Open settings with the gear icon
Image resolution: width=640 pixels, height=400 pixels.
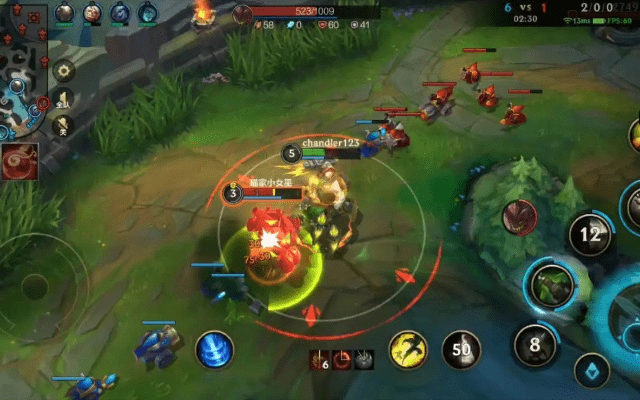(63, 71)
